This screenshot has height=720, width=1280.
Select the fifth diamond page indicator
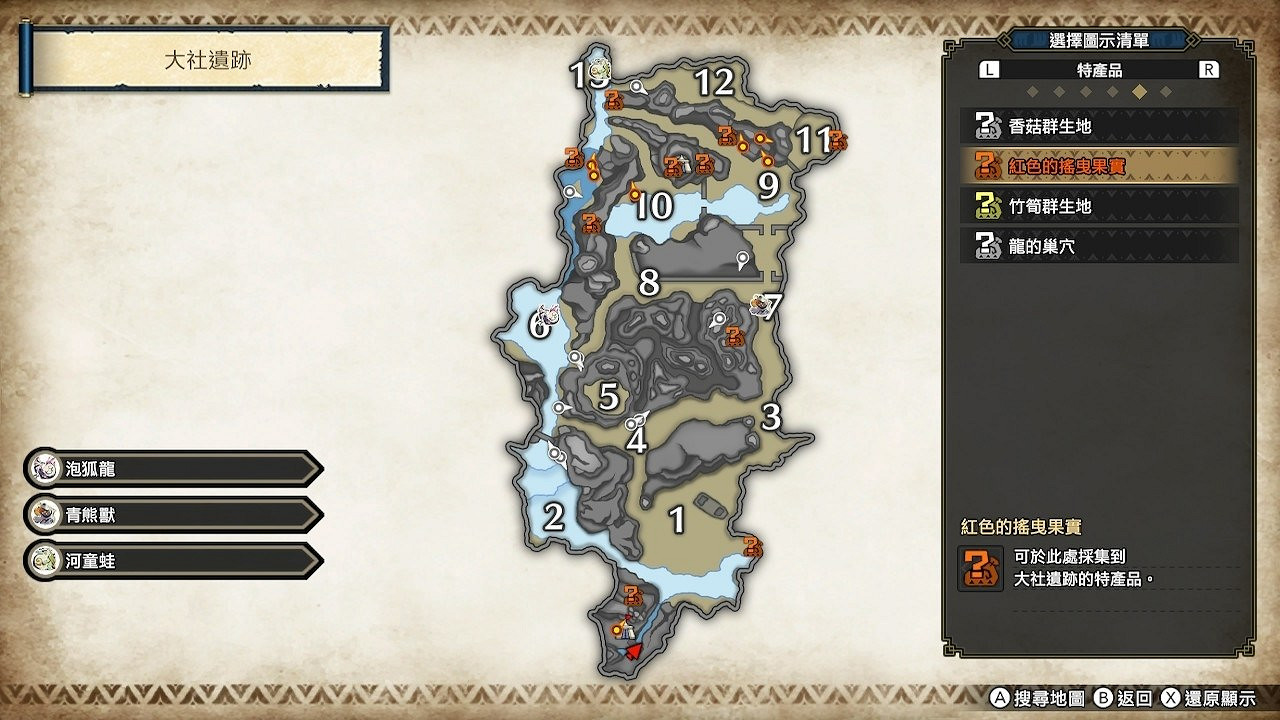pos(1138,92)
